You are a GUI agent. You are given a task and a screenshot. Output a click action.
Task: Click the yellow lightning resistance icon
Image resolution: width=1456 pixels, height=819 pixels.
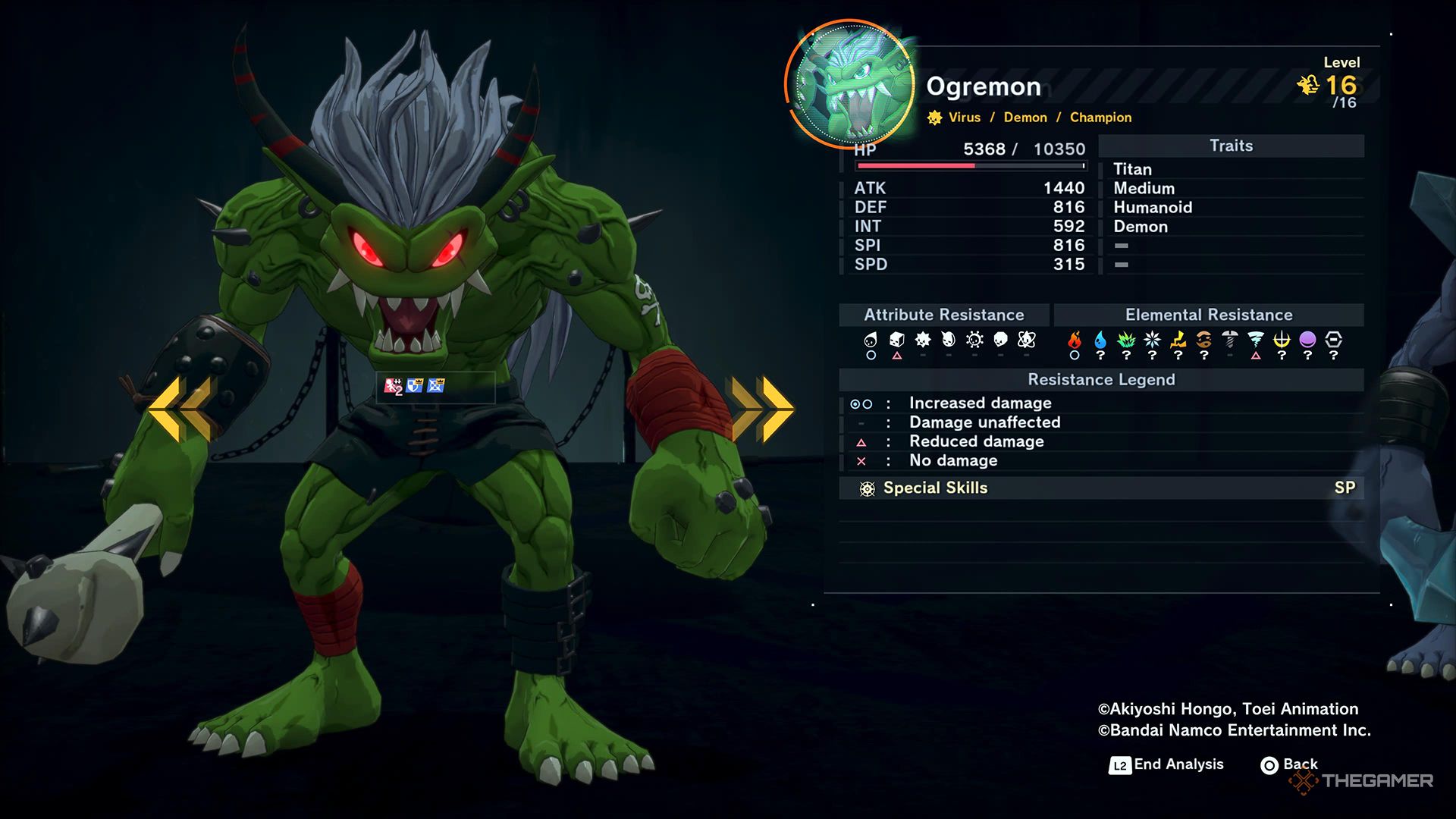click(x=1178, y=340)
